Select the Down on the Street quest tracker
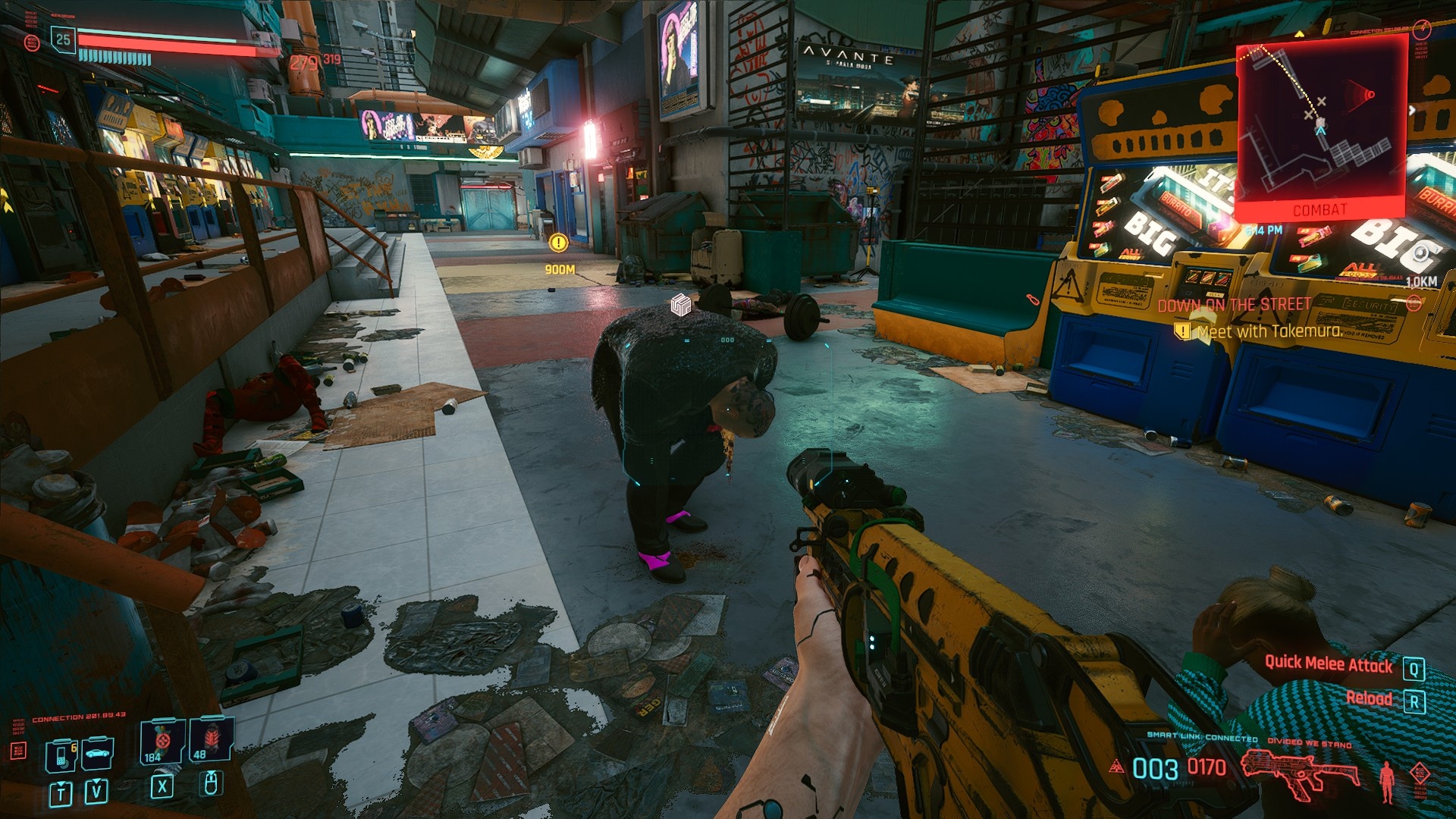Image resolution: width=1456 pixels, height=819 pixels. pyautogui.click(x=1234, y=305)
